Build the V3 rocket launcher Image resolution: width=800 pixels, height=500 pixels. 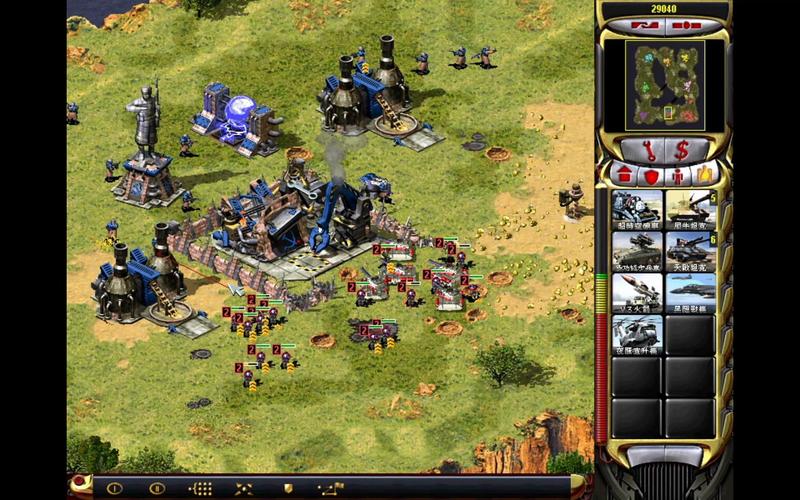point(637,292)
